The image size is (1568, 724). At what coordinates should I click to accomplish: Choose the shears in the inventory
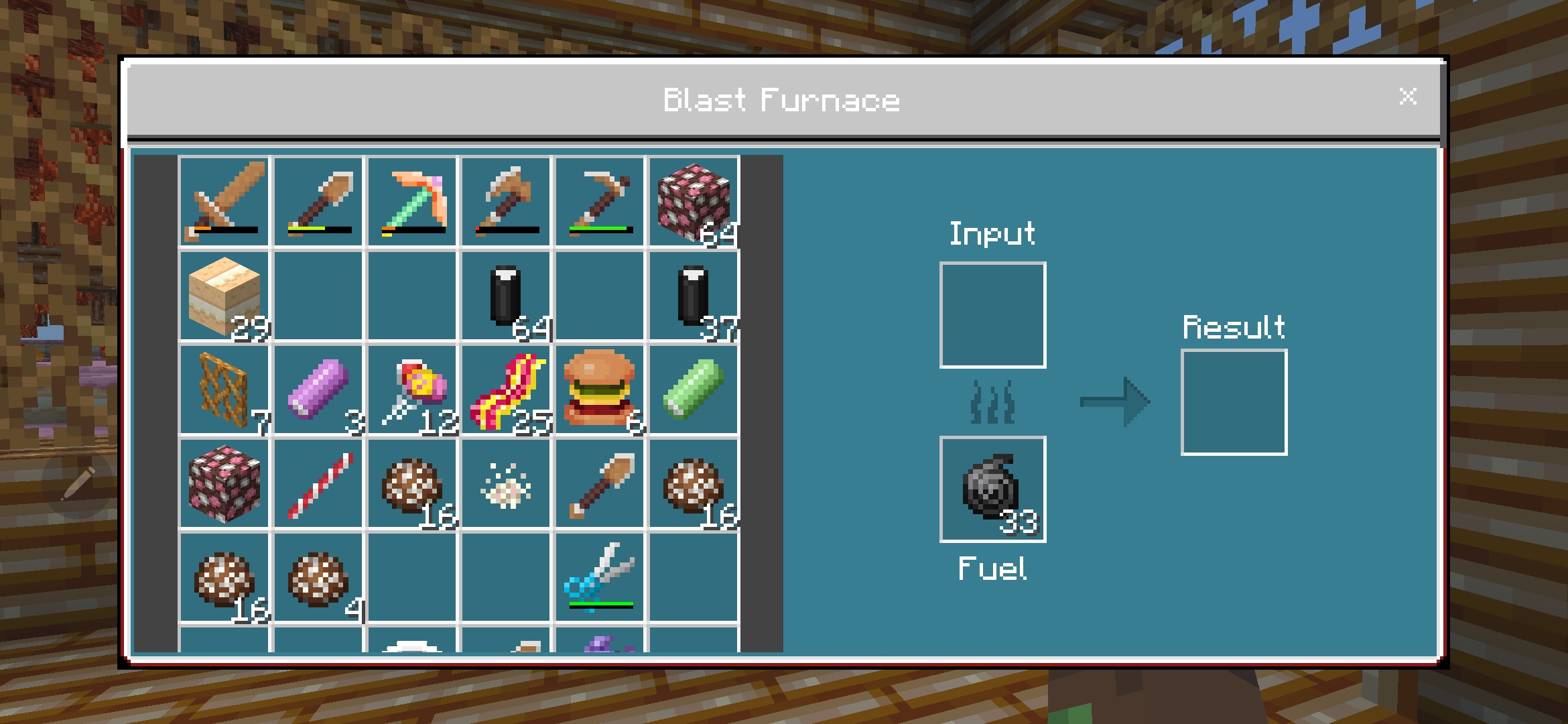coord(600,578)
